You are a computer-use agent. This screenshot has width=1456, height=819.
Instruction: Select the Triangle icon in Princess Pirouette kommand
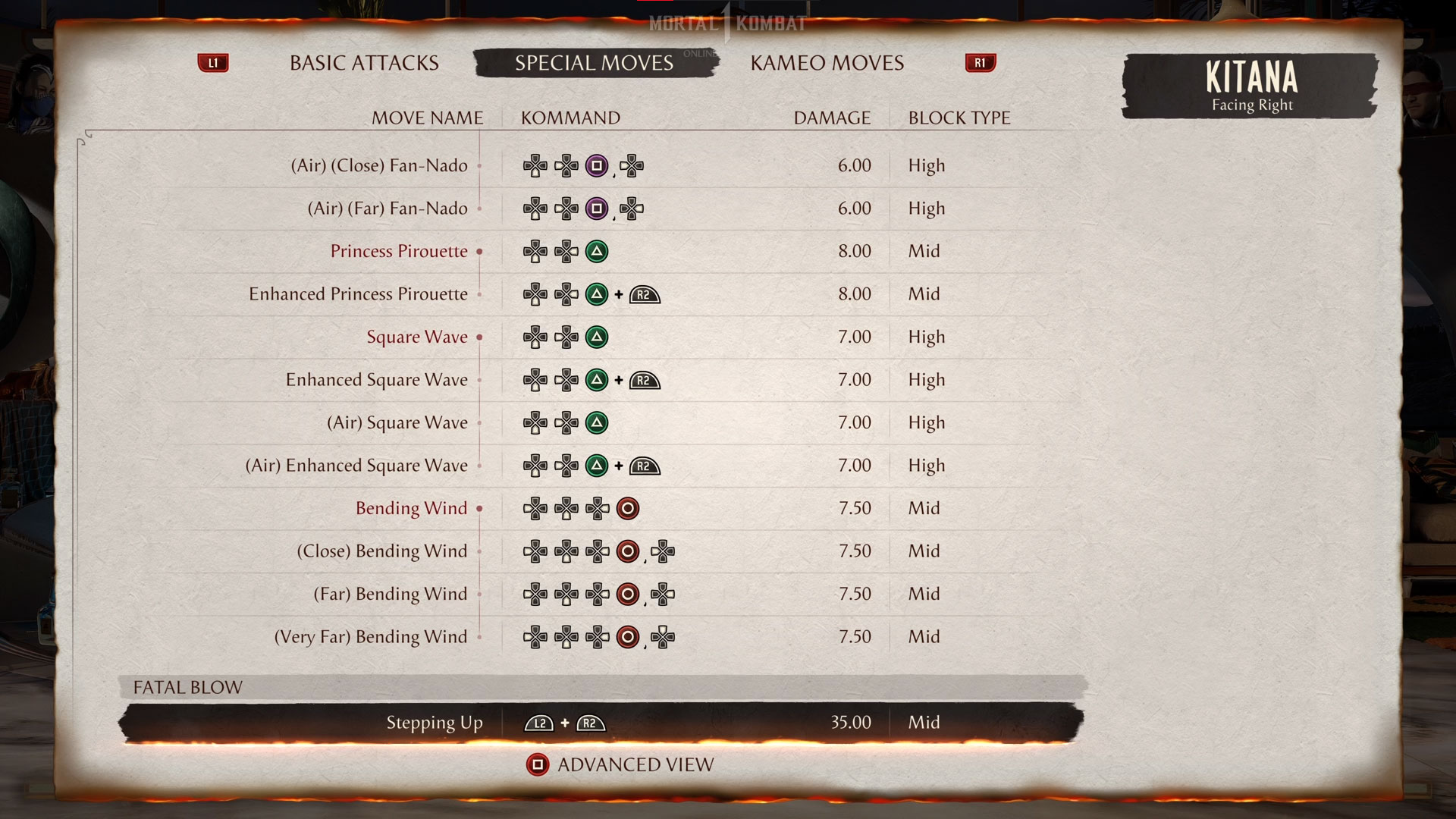596,251
